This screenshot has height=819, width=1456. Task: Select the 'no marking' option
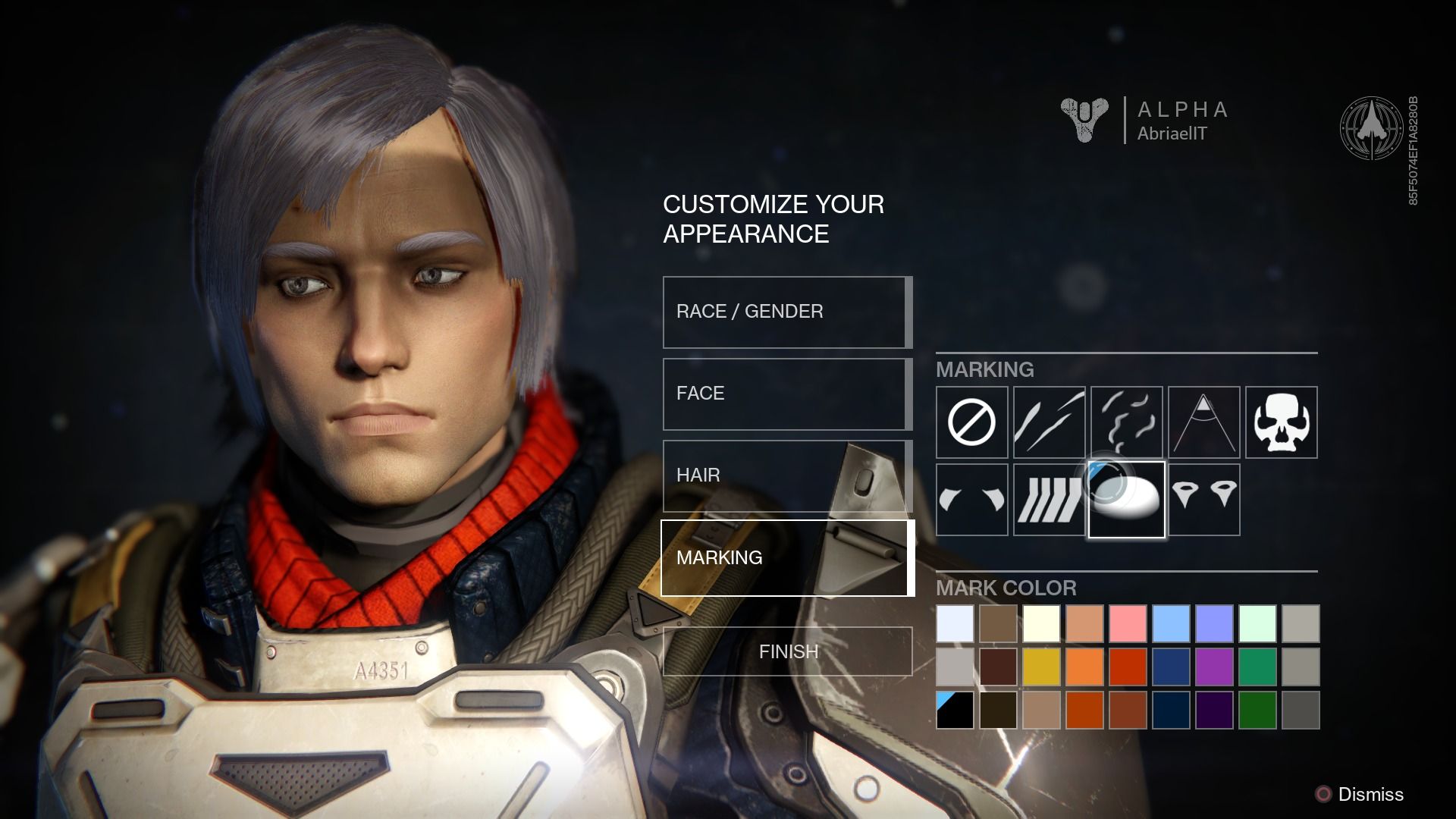click(x=972, y=423)
